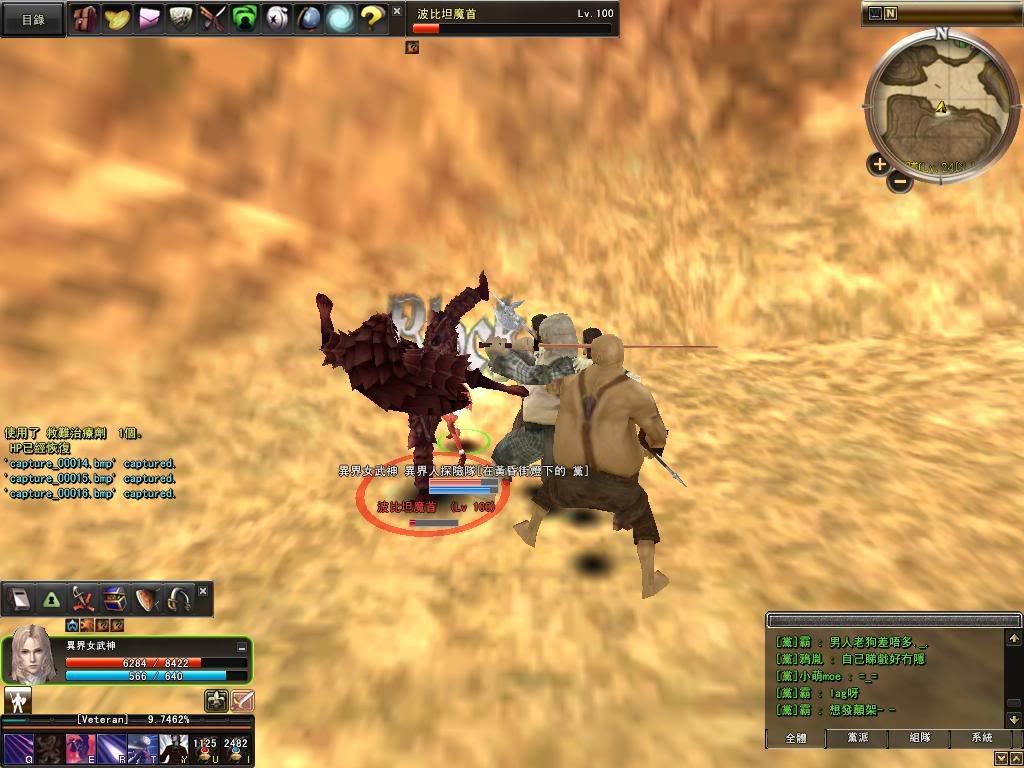
Task: Open the yellow question mark help icon
Action: pyautogui.click(x=372, y=18)
